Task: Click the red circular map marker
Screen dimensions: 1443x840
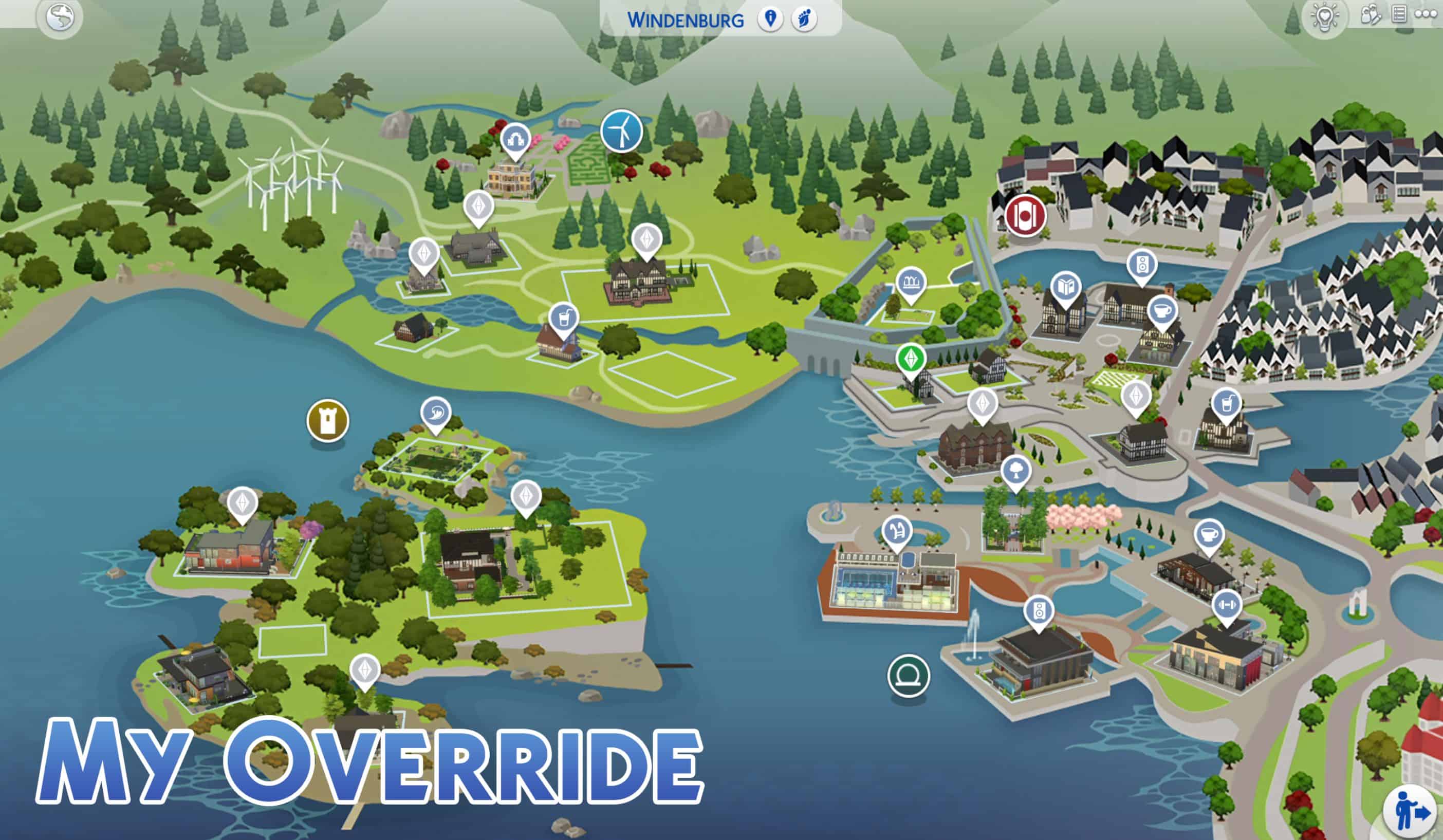Action: tap(1025, 216)
